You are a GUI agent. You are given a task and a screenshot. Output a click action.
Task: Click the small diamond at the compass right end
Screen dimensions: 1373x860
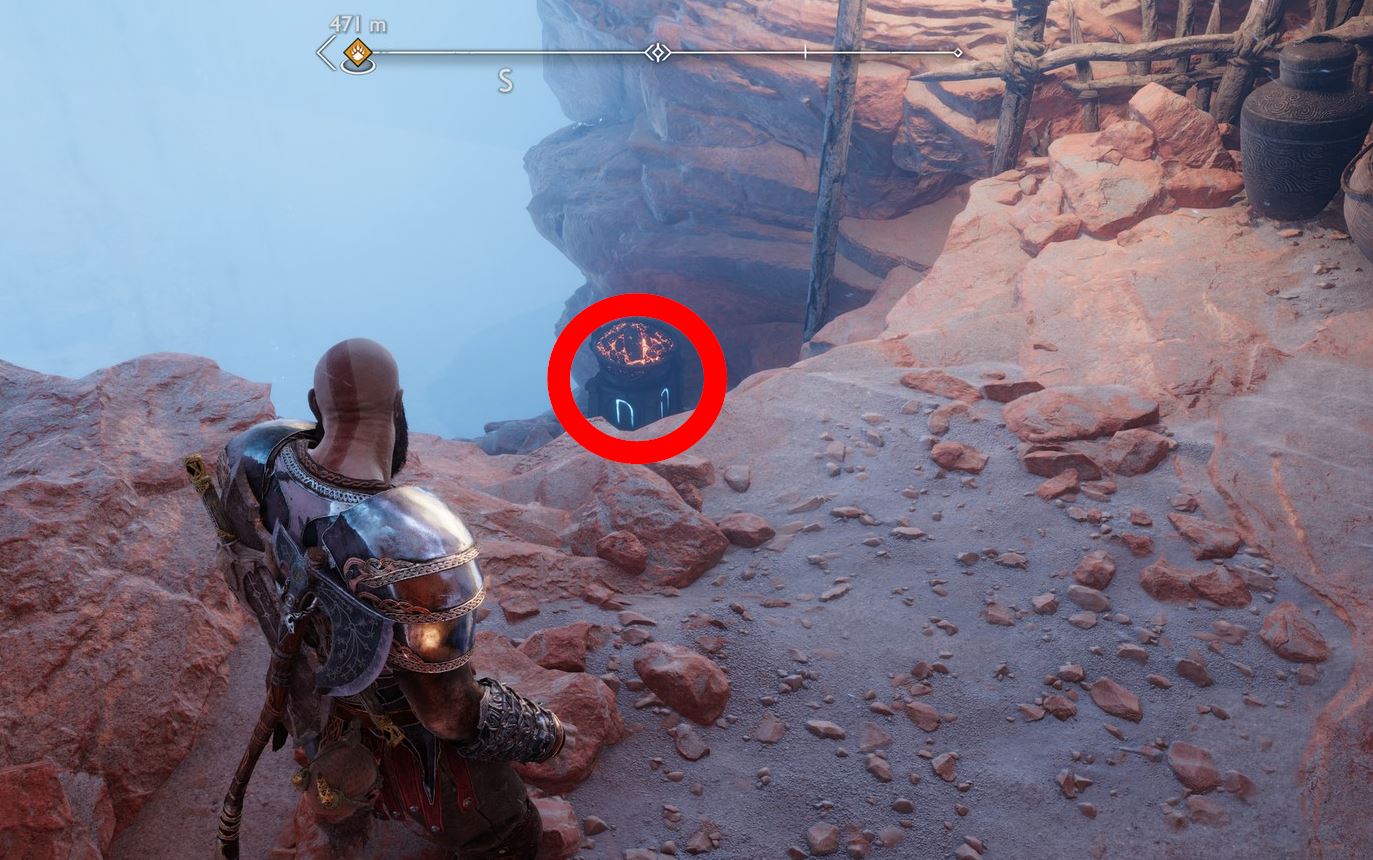tap(957, 52)
